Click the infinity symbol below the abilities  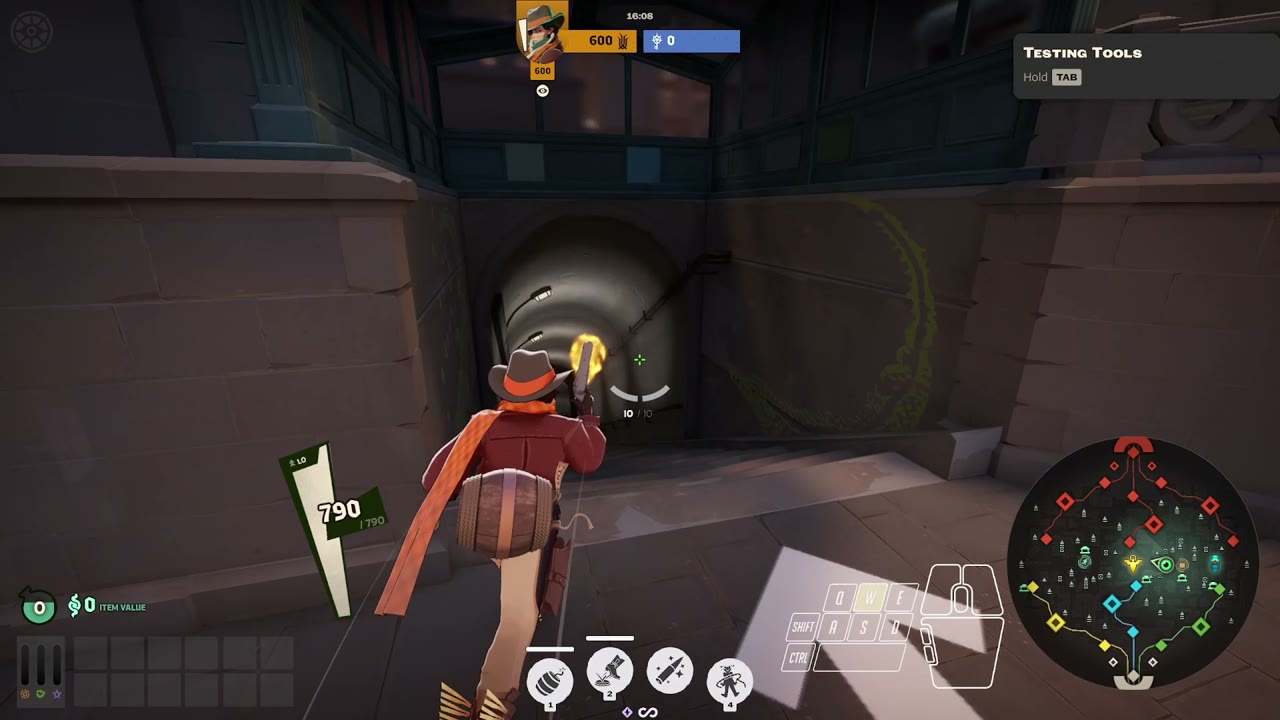647,712
